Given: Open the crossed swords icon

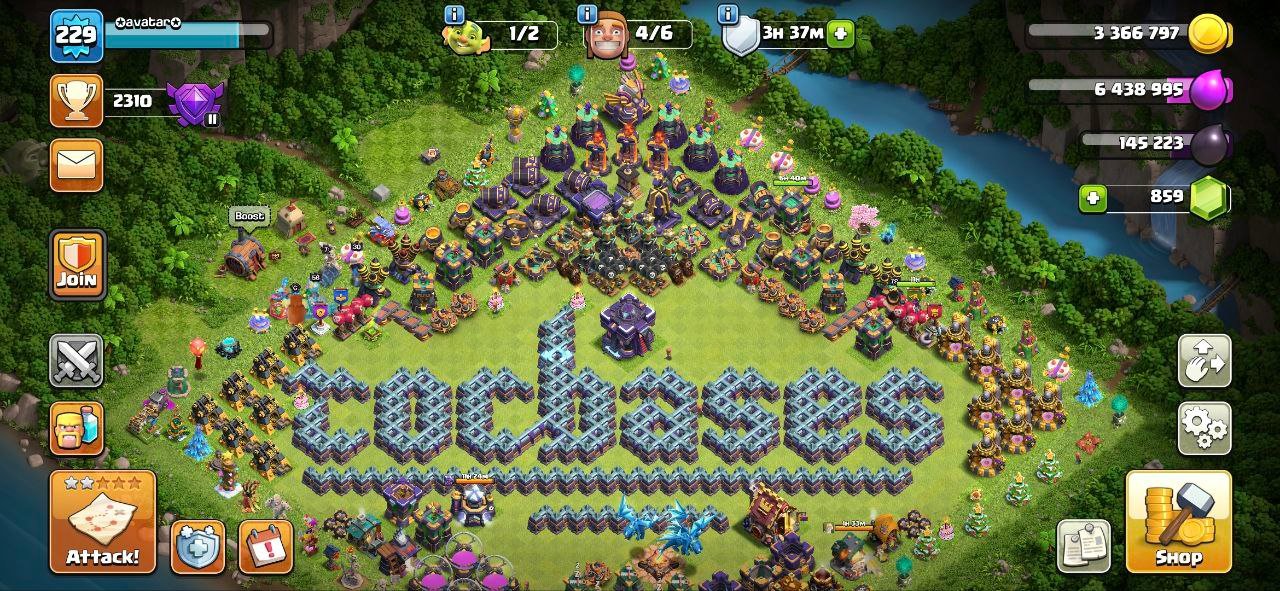Looking at the screenshot, I should 77,361.
